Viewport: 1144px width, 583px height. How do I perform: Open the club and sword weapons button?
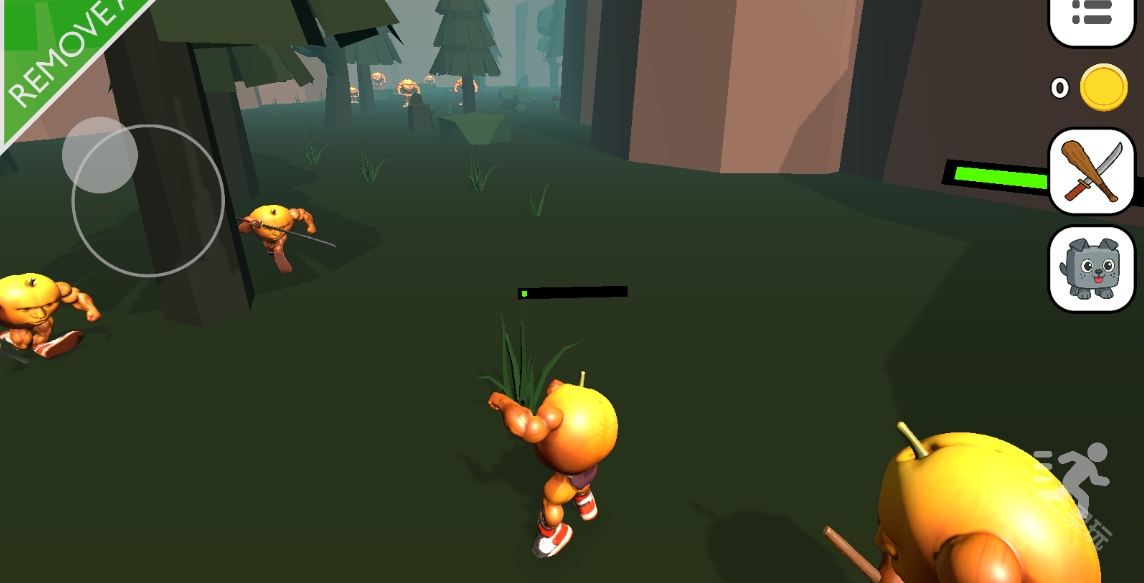click(x=1091, y=171)
